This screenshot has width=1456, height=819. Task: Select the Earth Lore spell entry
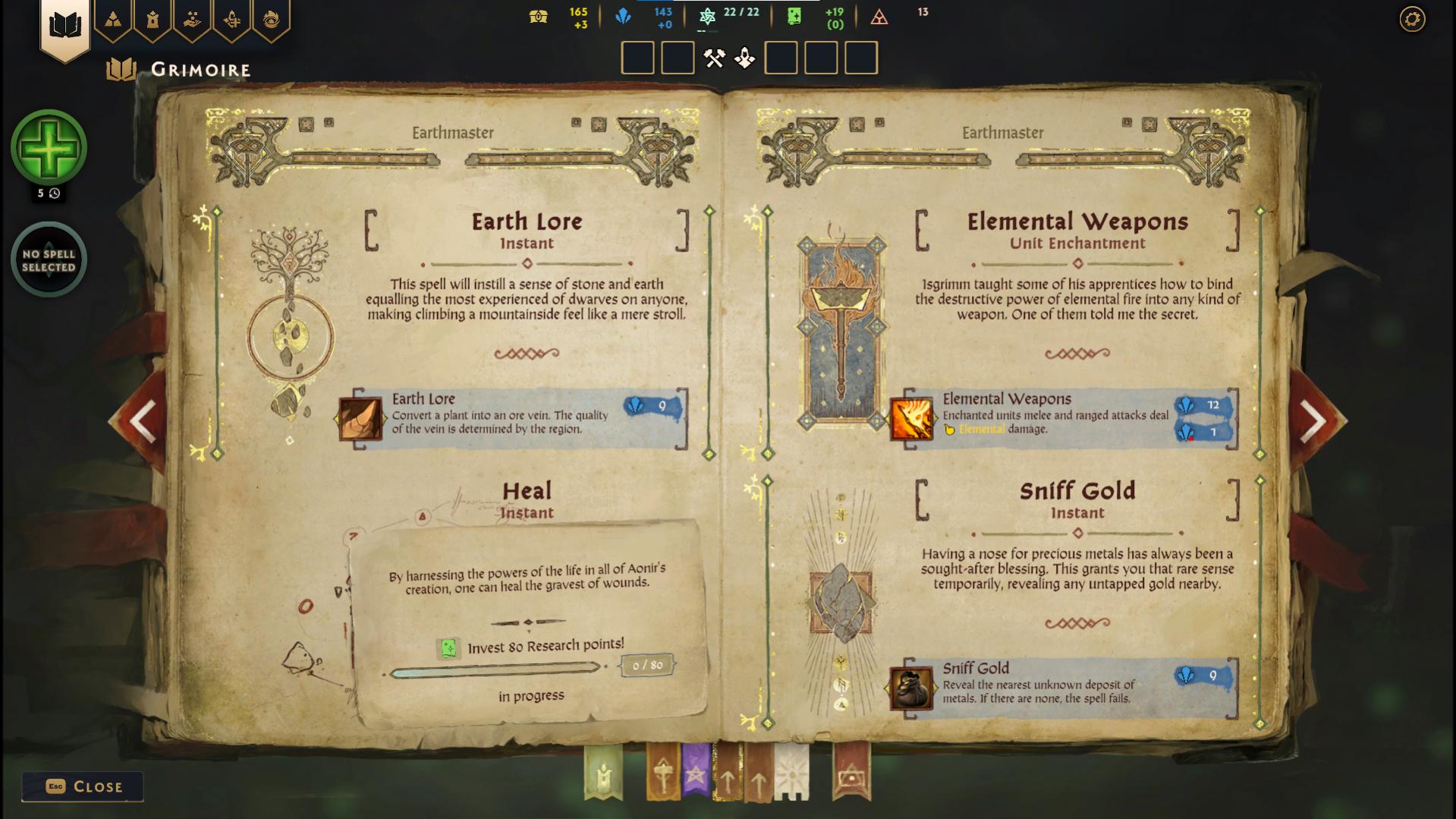(513, 418)
